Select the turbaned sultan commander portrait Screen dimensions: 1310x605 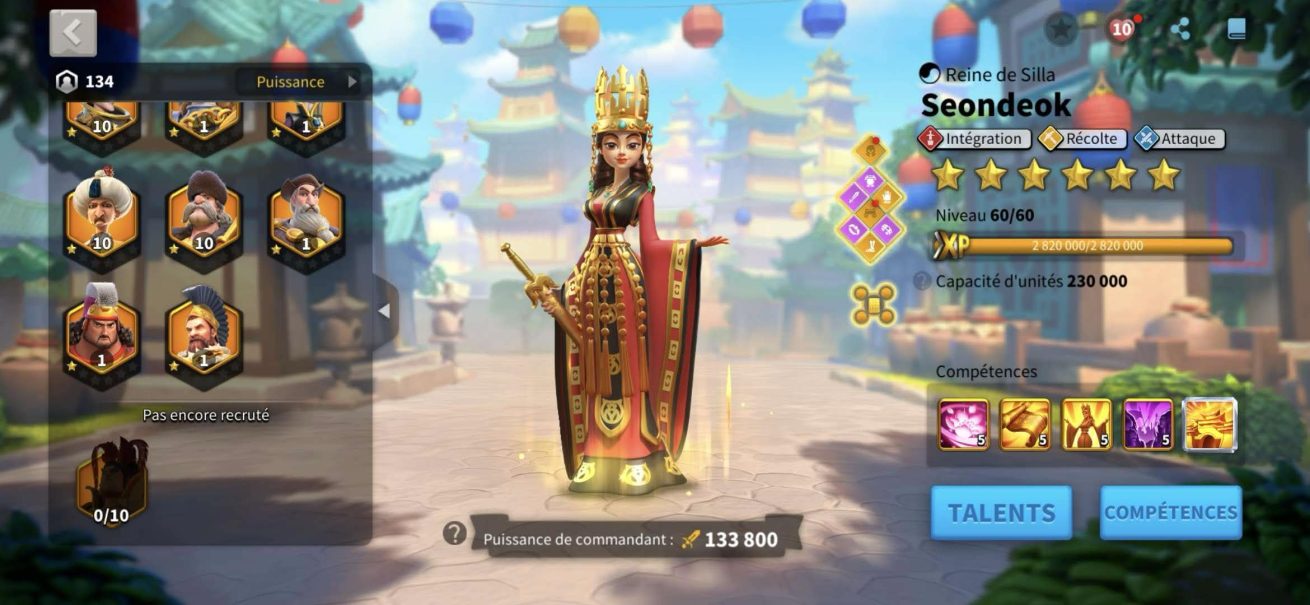(x=102, y=216)
